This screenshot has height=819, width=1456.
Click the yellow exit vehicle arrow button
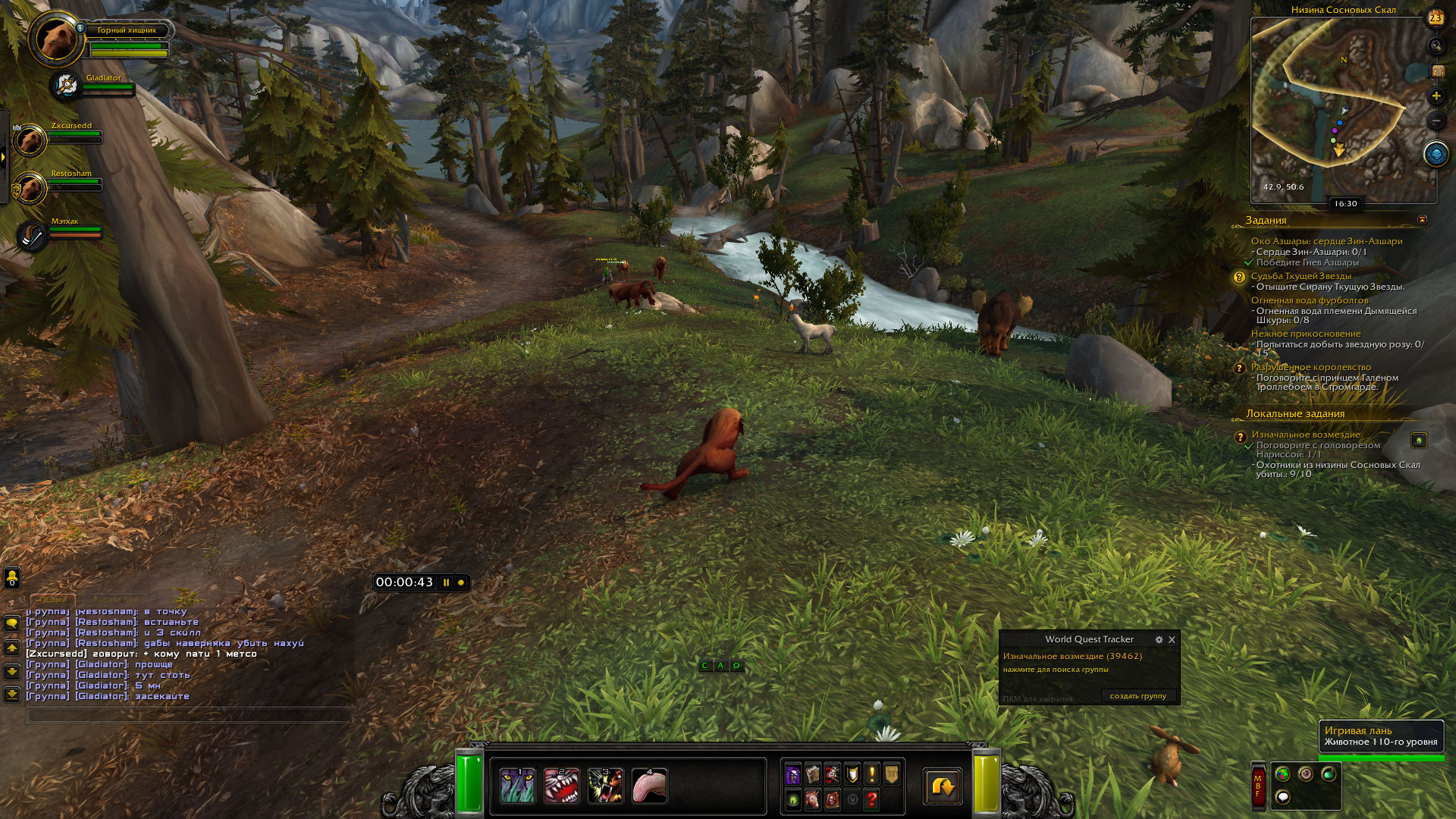coord(943,786)
